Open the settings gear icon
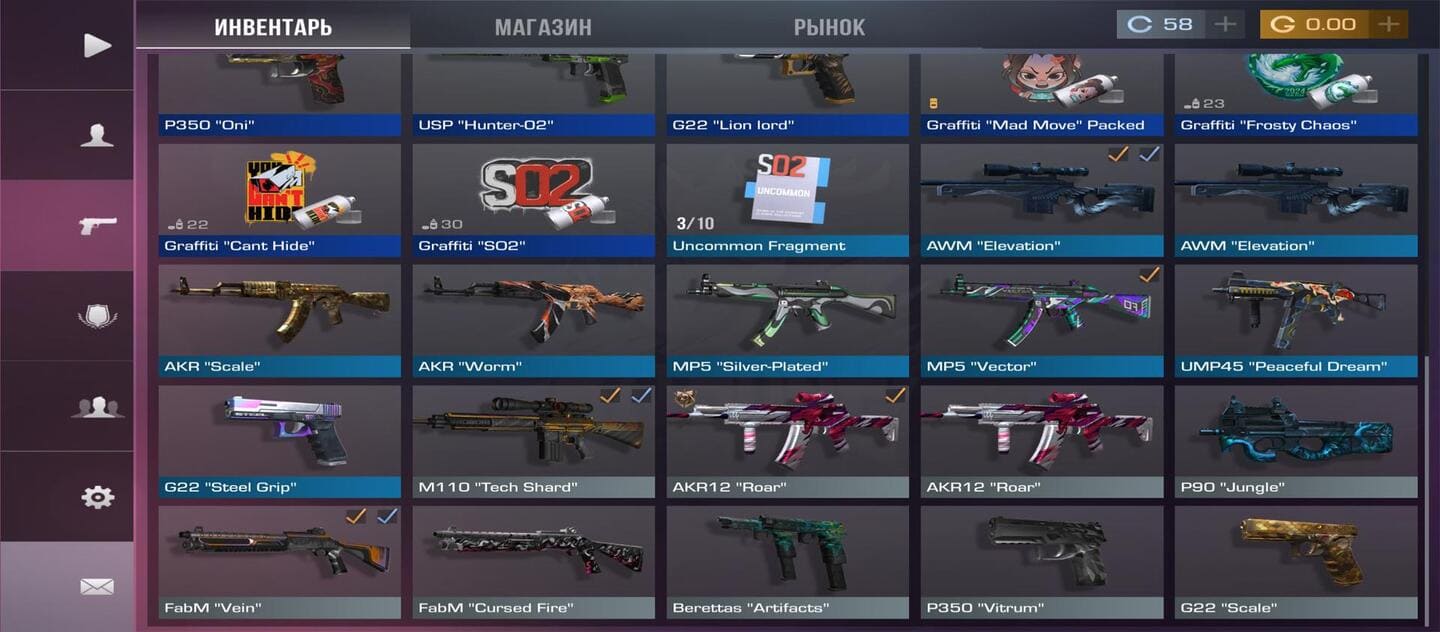1440x632 pixels. 97,496
